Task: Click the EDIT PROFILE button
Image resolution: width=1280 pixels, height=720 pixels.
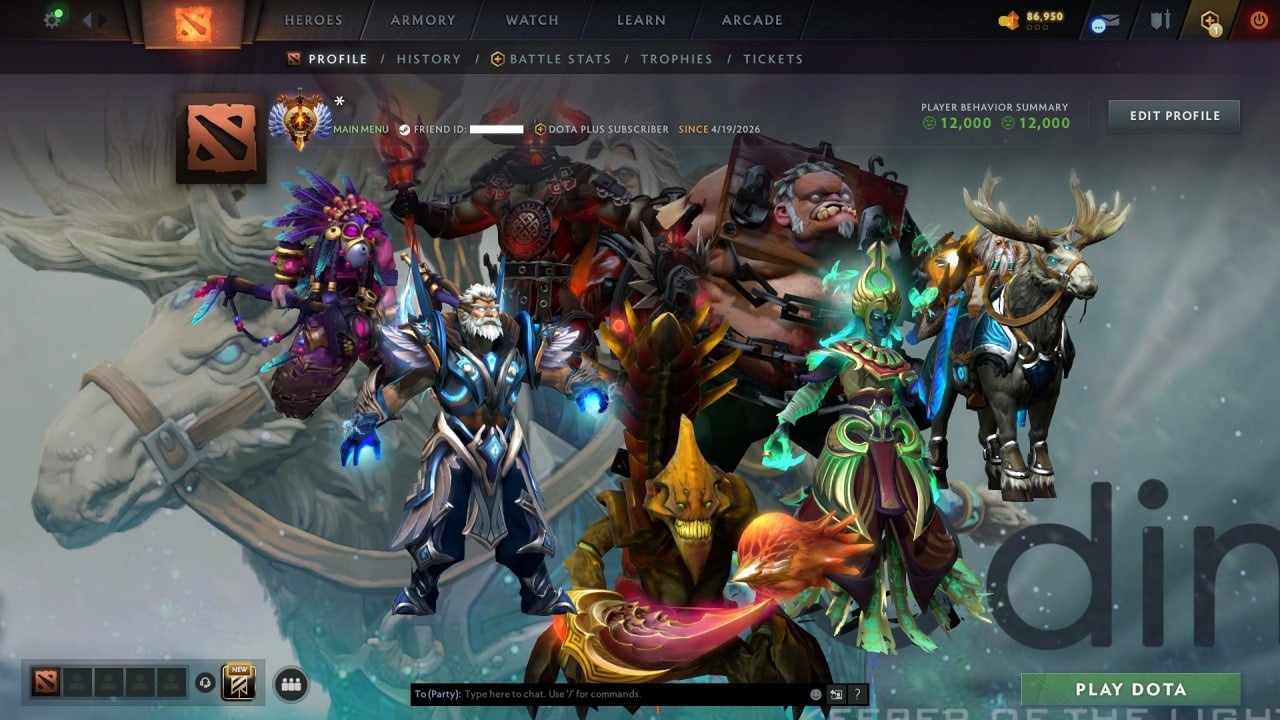Action: click(1173, 115)
